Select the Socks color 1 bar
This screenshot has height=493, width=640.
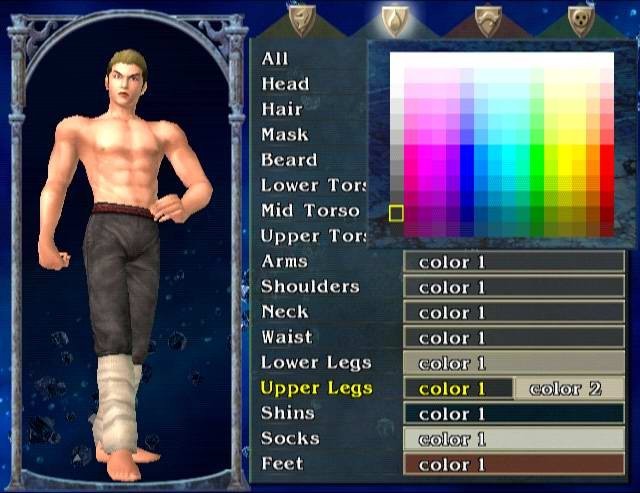pyautogui.click(x=514, y=439)
